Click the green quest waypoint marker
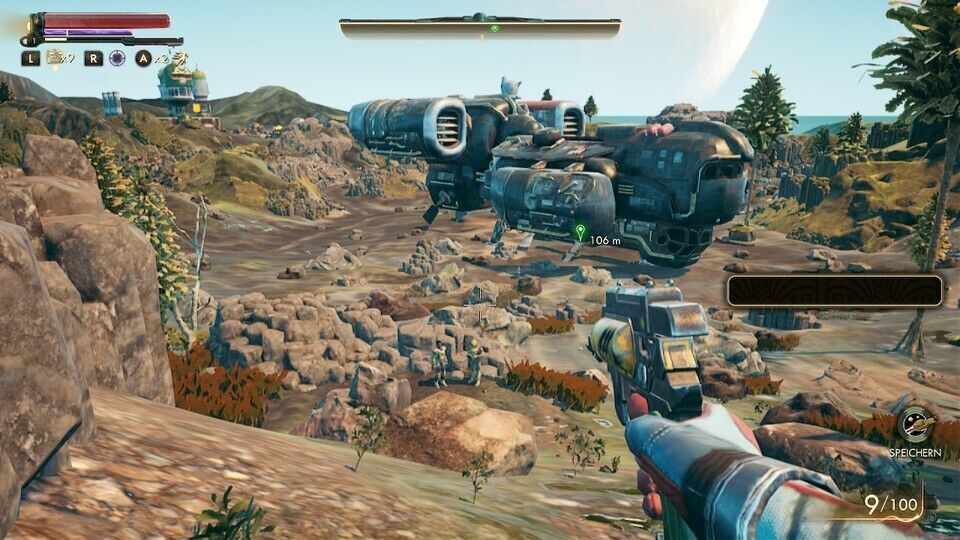The image size is (960, 540). click(x=580, y=232)
